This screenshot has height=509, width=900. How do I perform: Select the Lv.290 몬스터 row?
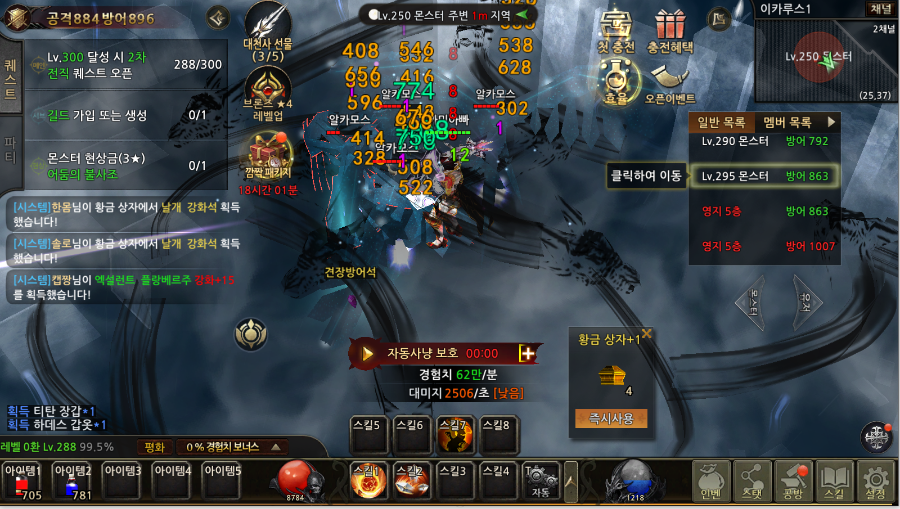(x=764, y=142)
